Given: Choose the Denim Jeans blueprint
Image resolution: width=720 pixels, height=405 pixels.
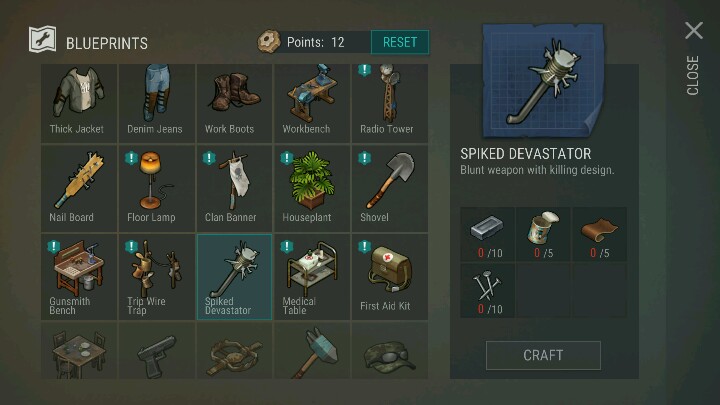Looking at the screenshot, I should click(x=156, y=100).
